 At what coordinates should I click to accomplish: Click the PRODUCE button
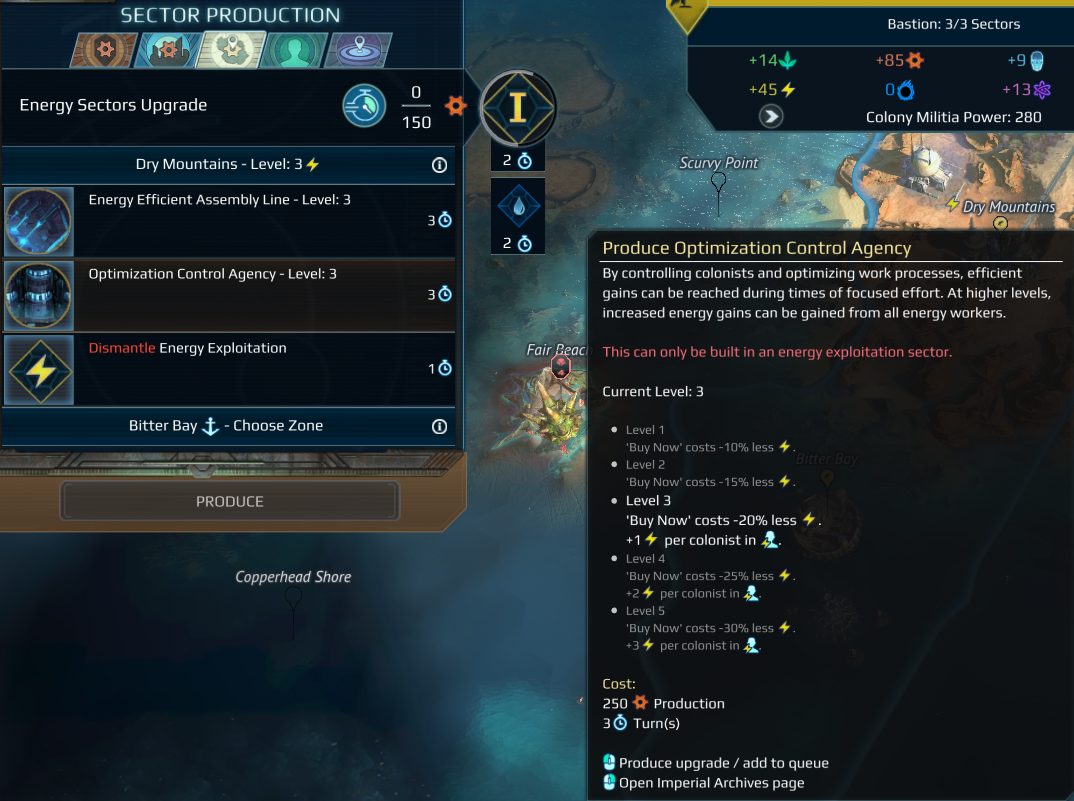point(229,501)
